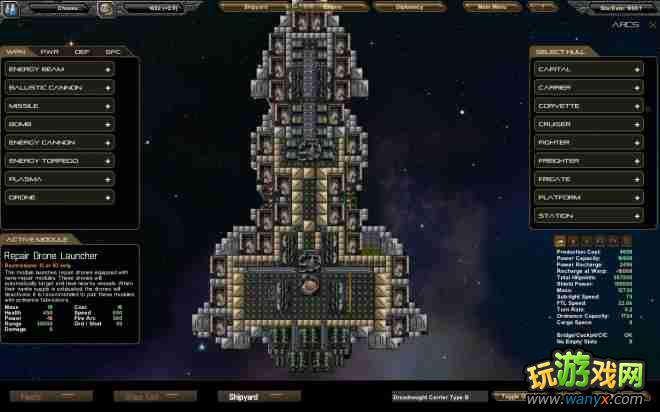Switch to the PWR module tab
The height and width of the screenshot is (412, 660).
49,51
